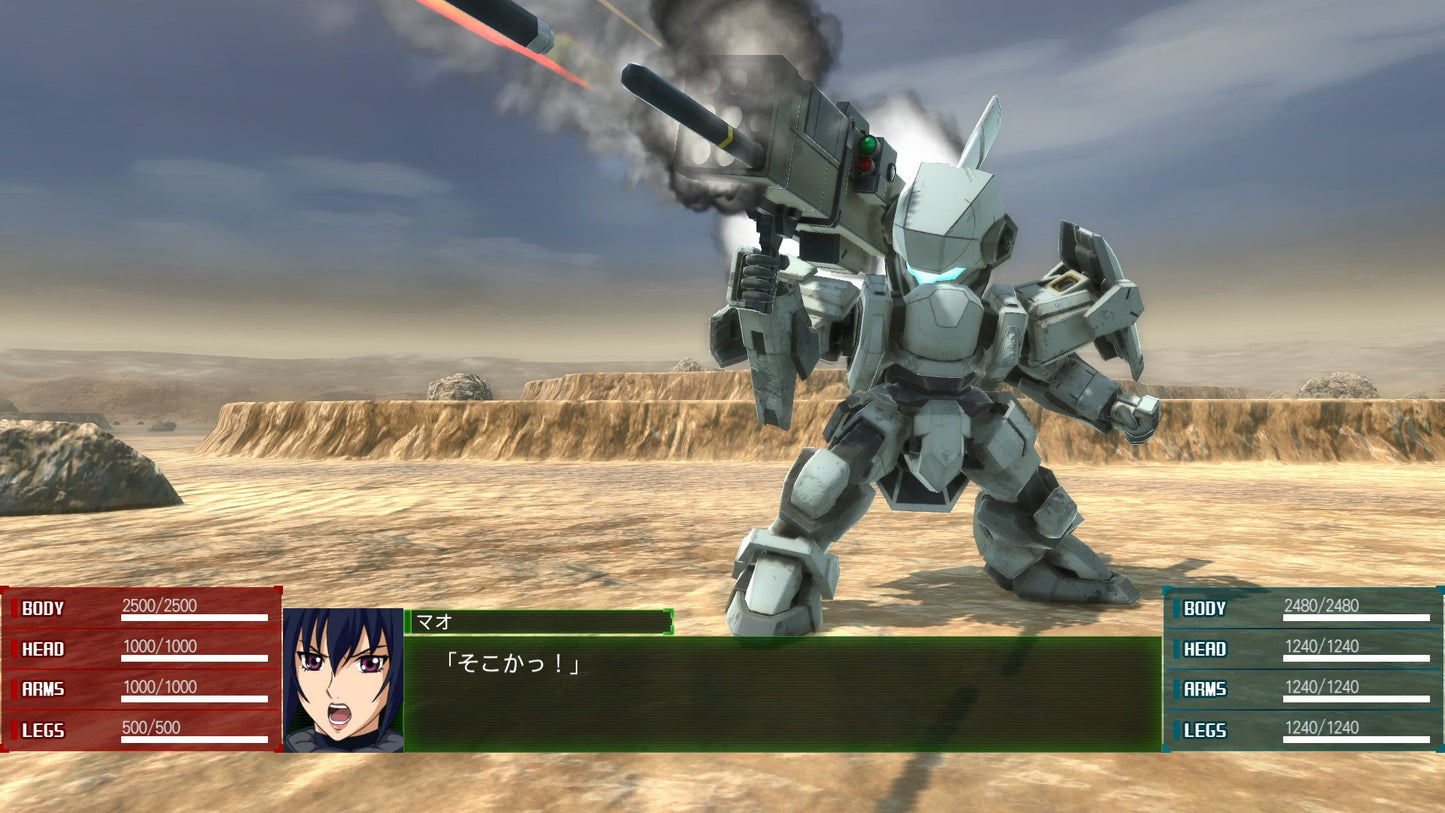Click the green BODY status label
This screenshot has height=813, width=1445.
pos(1203,608)
